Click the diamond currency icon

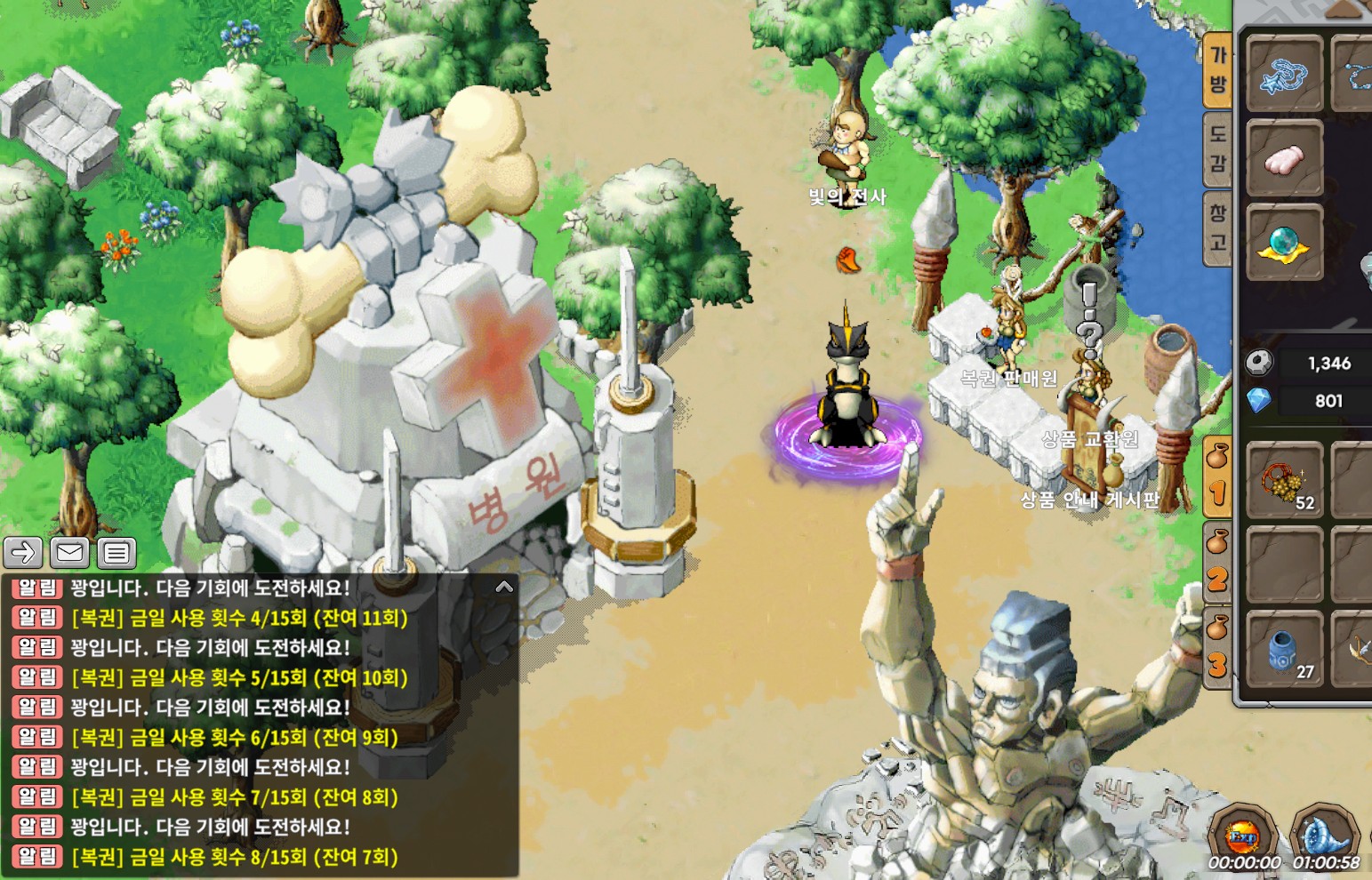[1259, 401]
